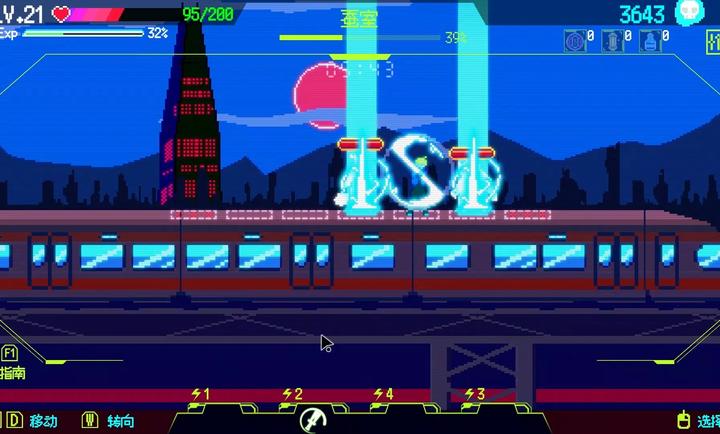Select the sword weapon icon in the bottom bar
Screen dimensions: 720x434
click(x=312, y=418)
